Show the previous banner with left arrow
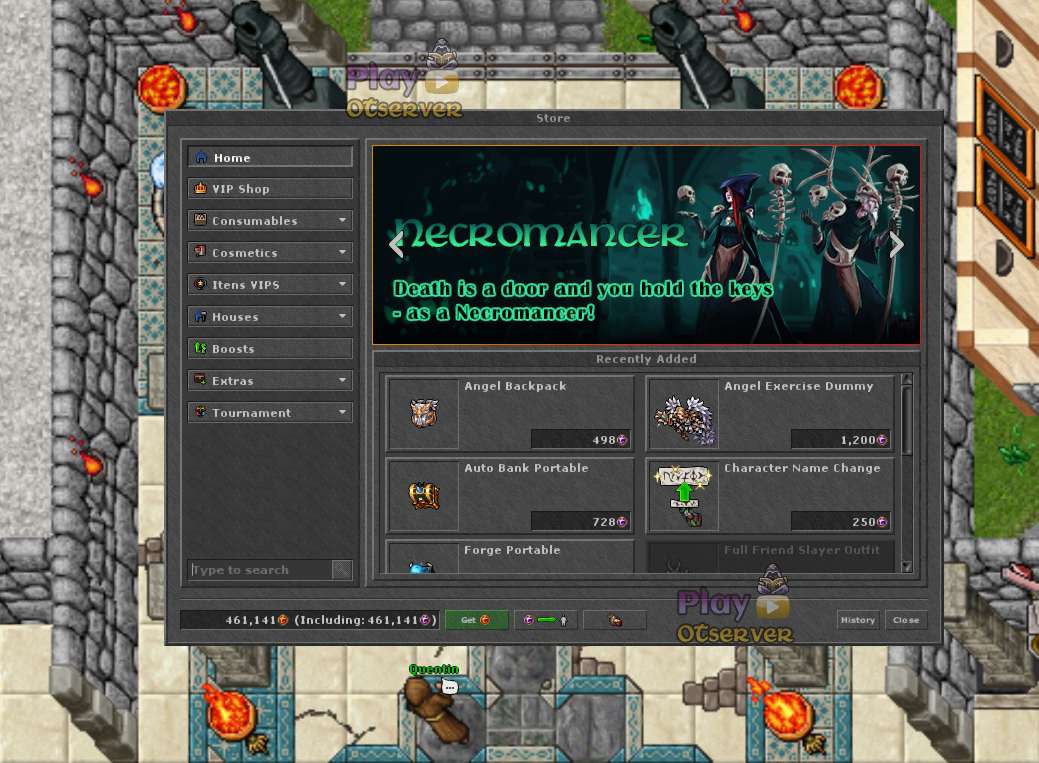Screen dimensions: 1039x763 pyautogui.click(x=396, y=244)
